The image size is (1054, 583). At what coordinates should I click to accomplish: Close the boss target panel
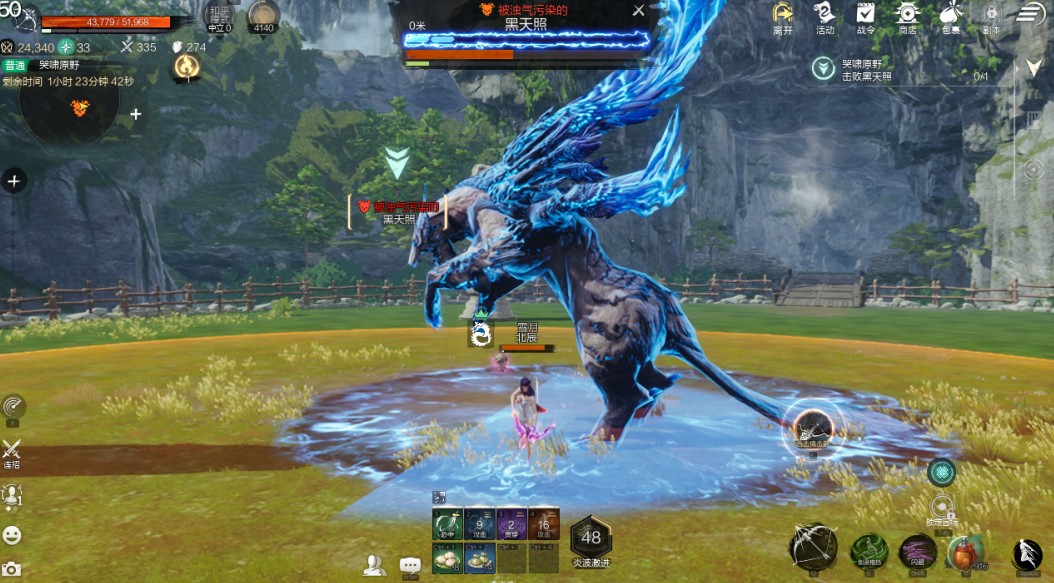coord(639,11)
